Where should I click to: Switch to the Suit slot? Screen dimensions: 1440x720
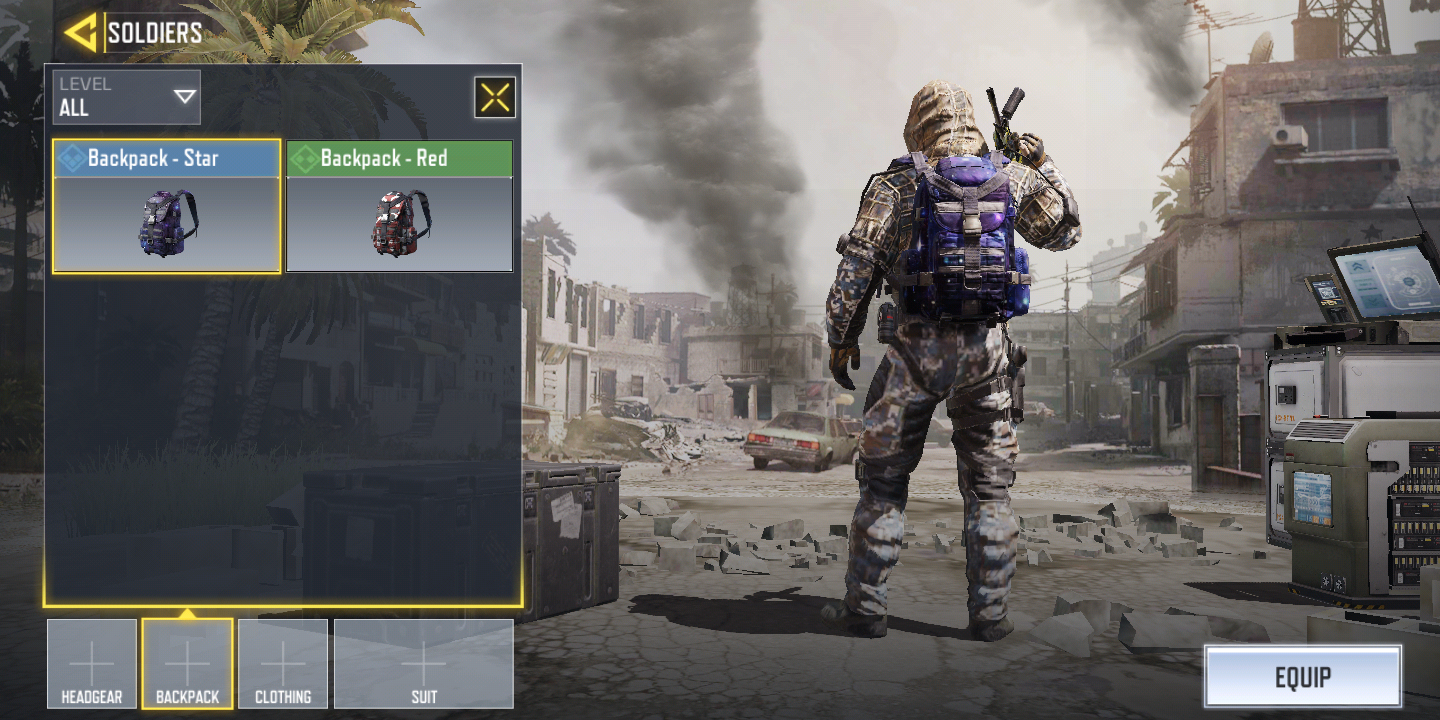point(424,664)
